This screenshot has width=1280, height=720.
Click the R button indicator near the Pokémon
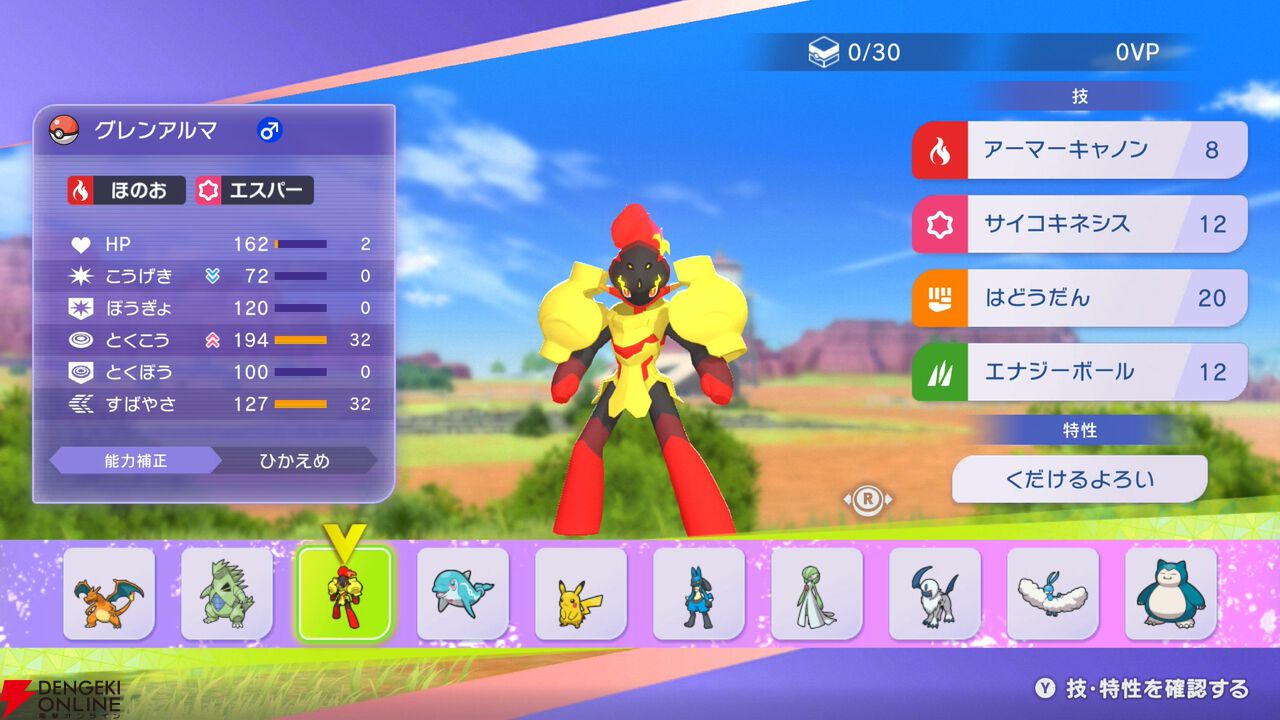click(868, 498)
